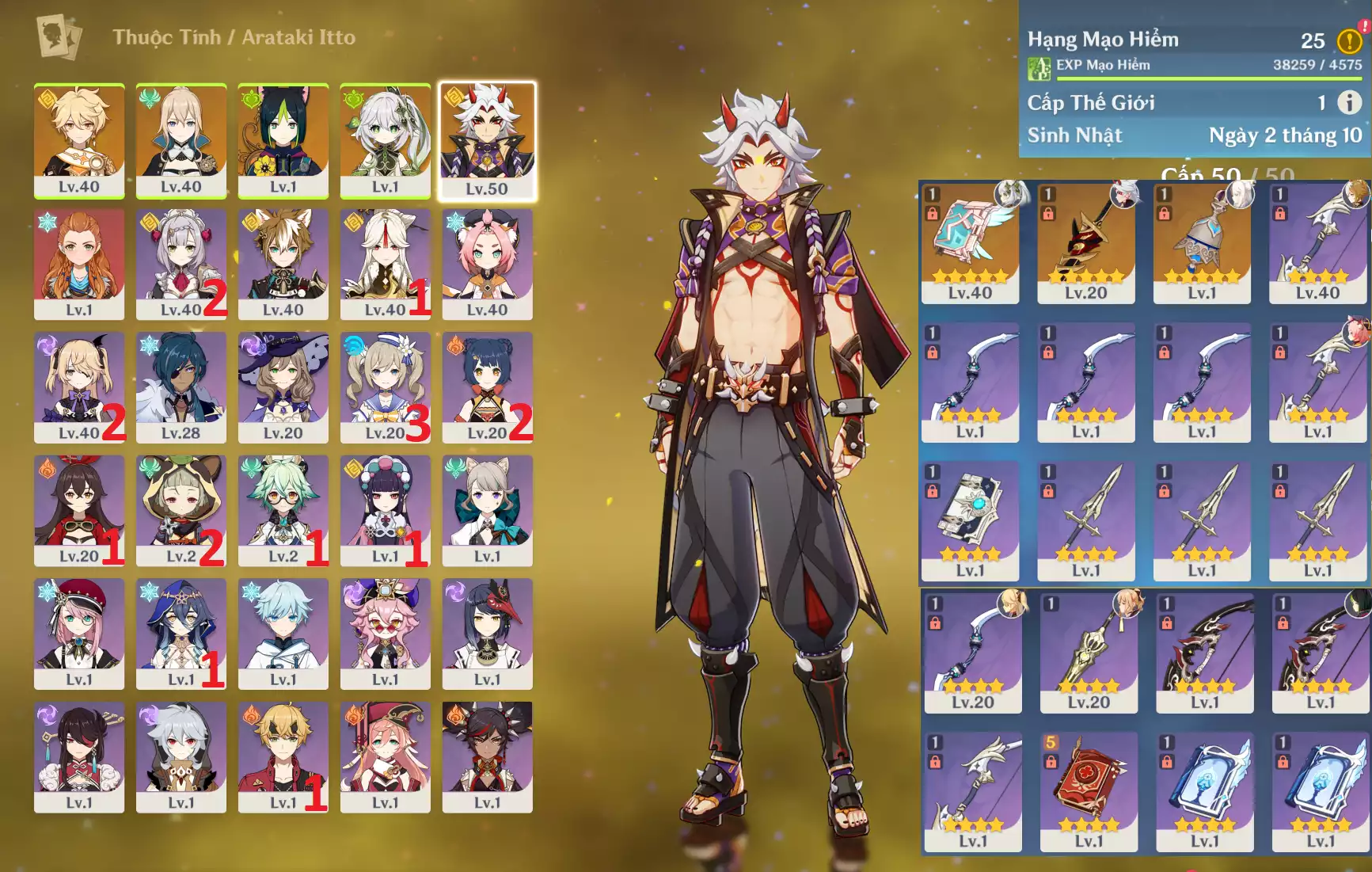The width and height of the screenshot is (1372, 872).
Task: Select Razor's character card
Action: pyautogui.click(x=181, y=756)
